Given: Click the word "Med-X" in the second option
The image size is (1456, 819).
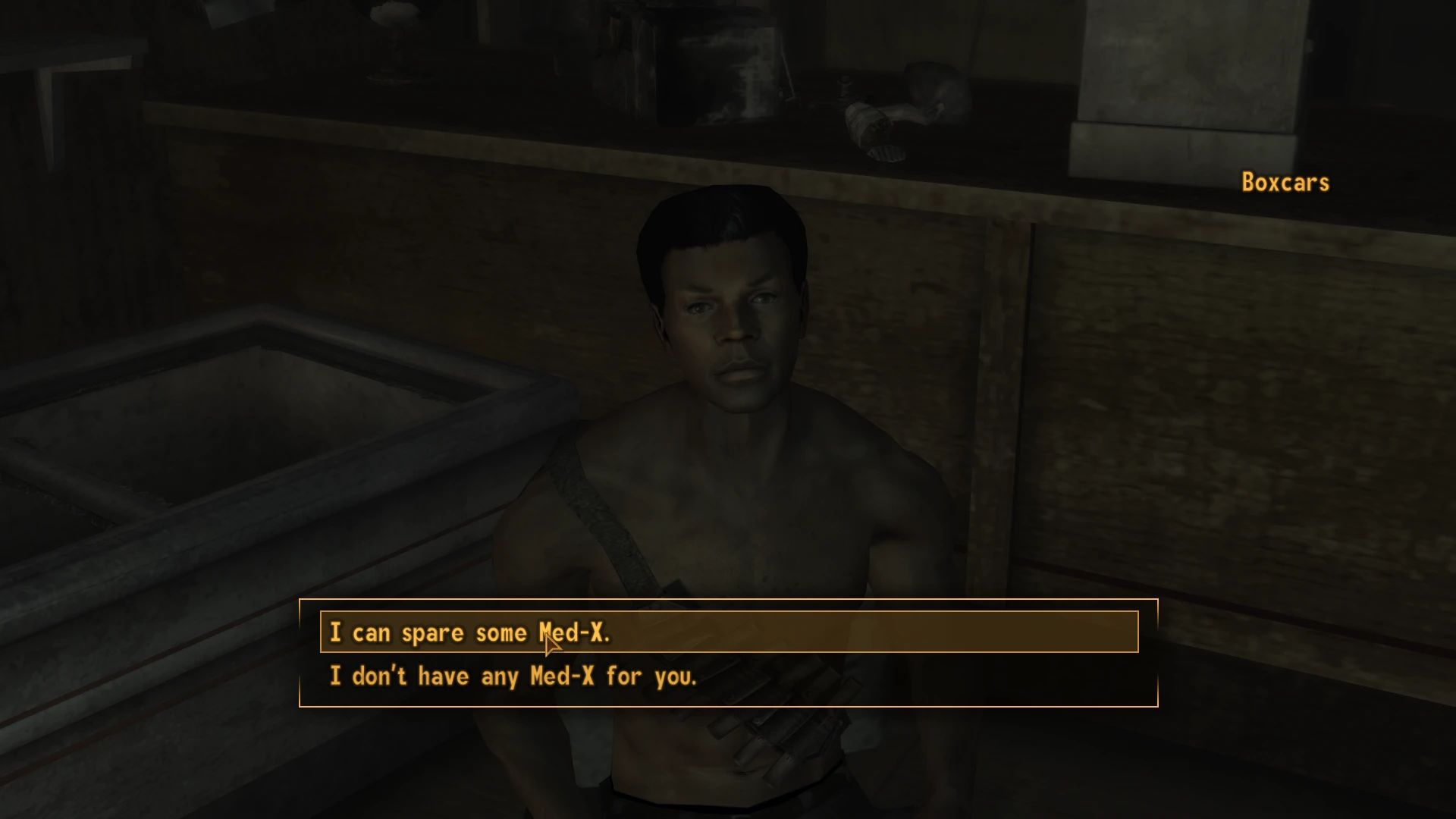Looking at the screenshot, I should click(561, 676).
